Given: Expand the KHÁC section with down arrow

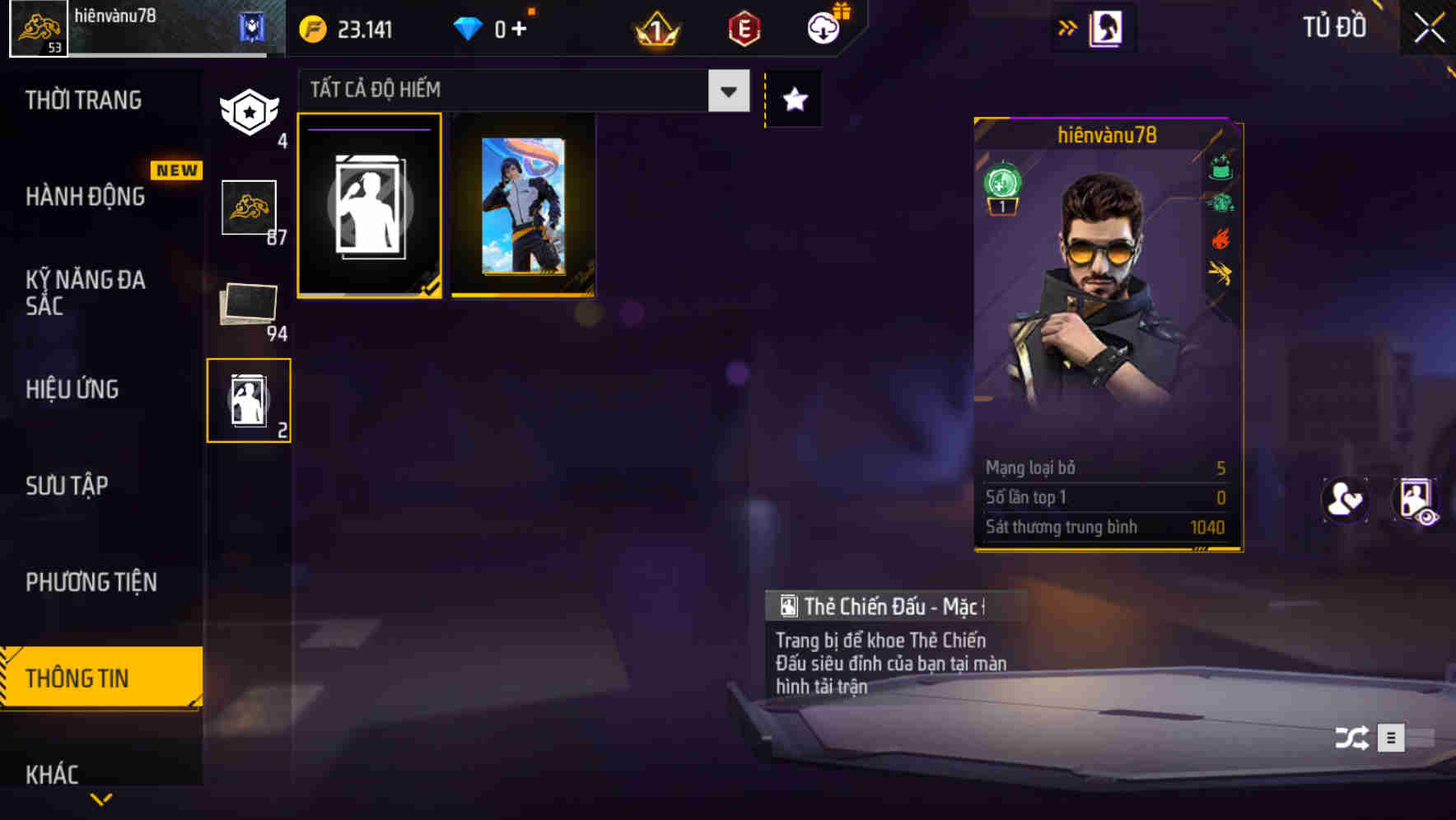Looking at the screenshot, I should (100, 799).
